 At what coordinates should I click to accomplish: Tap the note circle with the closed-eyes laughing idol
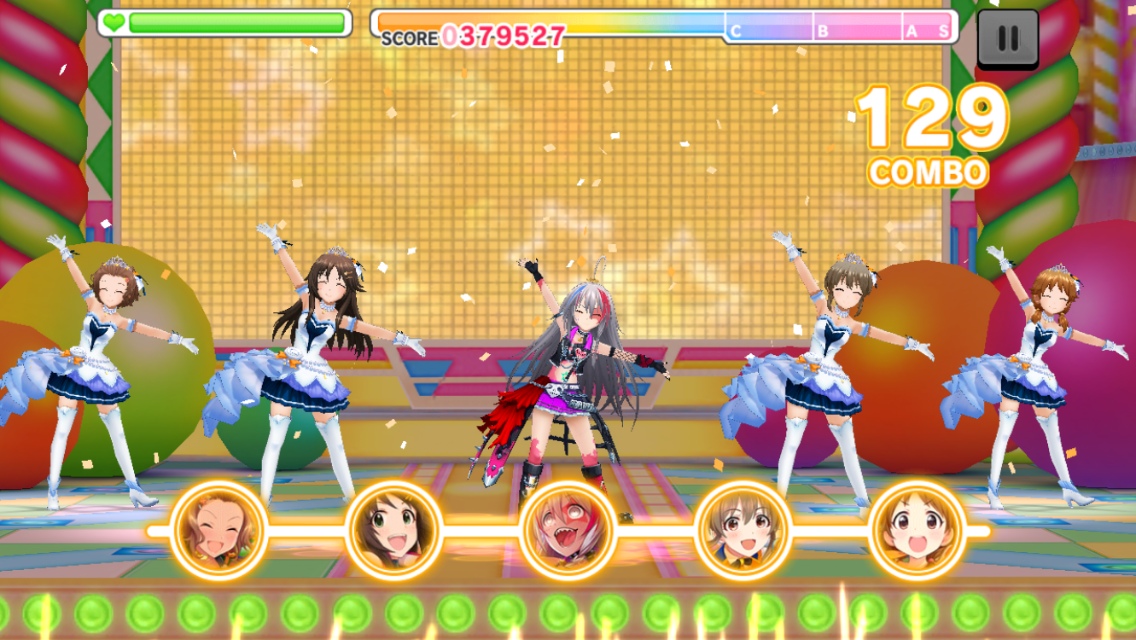pyautogui.click(x=219, y=530)
